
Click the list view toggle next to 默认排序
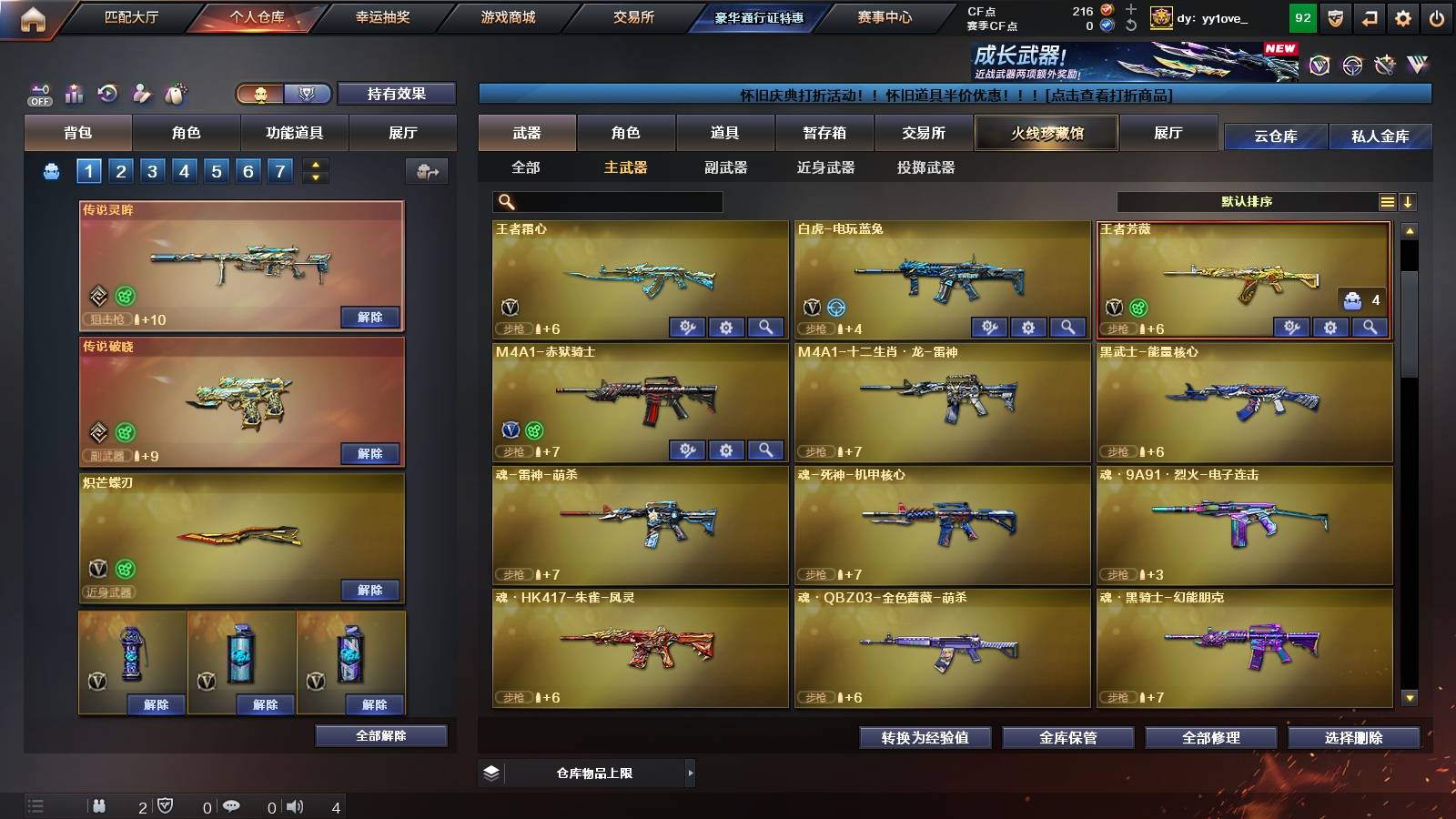(1387, 201)
